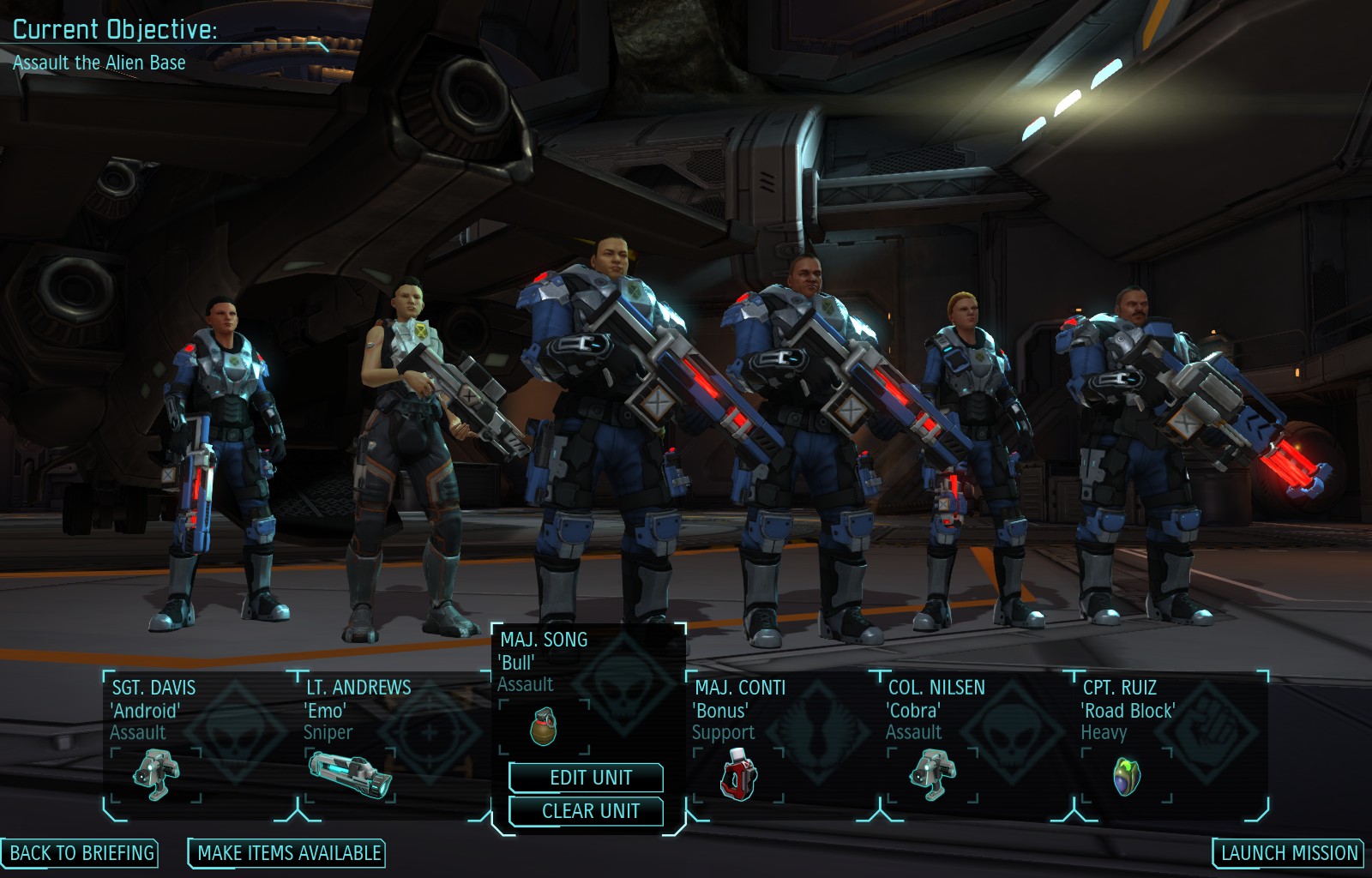Click Maj. Song's grenade item slot
This screenshot has height=878, width=1372.
point(545,726)
